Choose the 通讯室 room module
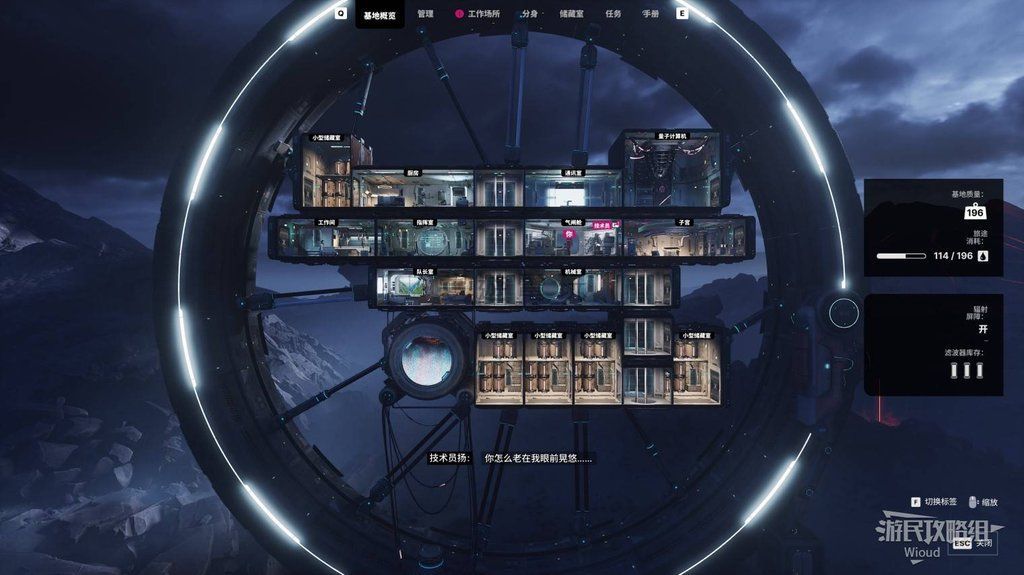The width and height of the screenshot is (1024, 575). (572, 190)
